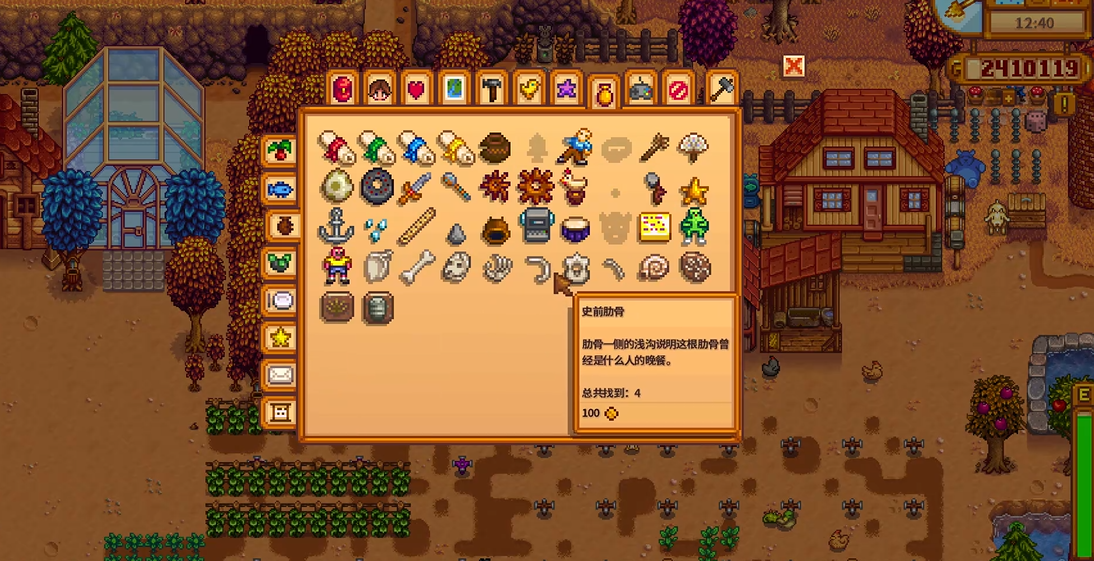The height and width of the screenshot is (561, 1094).
Task: Select the anchor artifact
Action: [336, 227]
